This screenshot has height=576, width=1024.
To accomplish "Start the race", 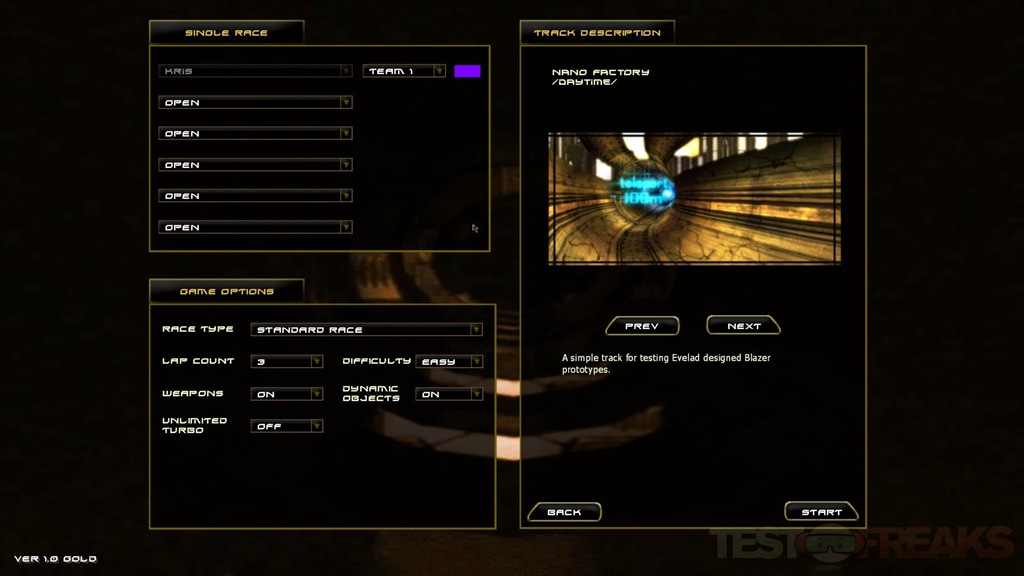I will coord(821,512).
